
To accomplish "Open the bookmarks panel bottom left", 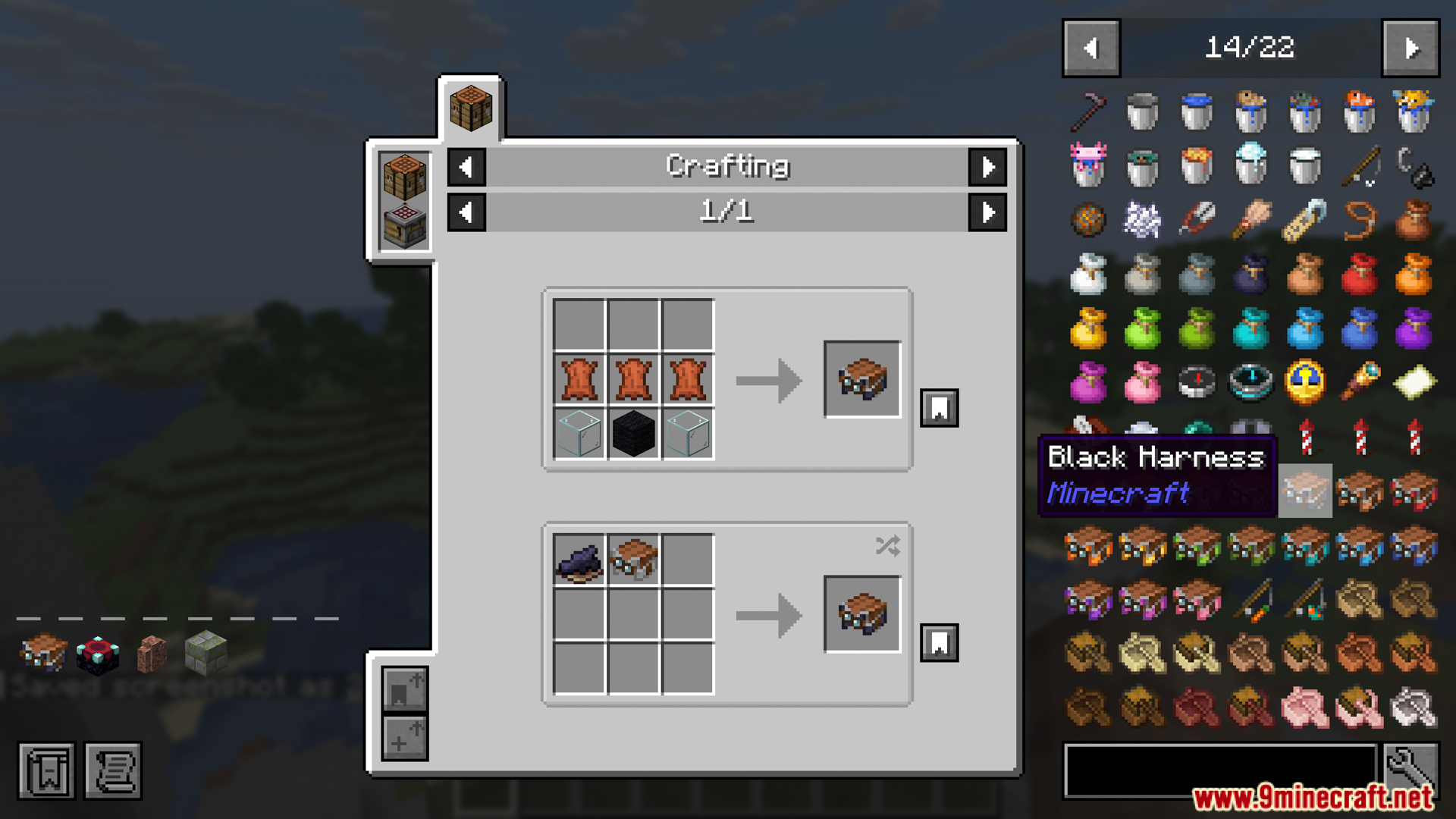I will [45, 771].
